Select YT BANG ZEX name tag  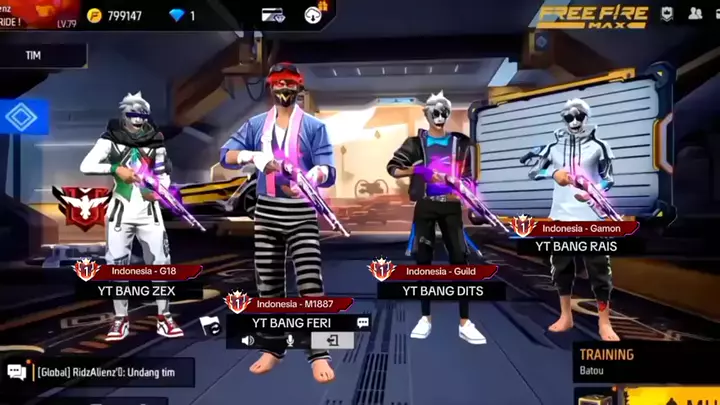click(x=139, y=290)
